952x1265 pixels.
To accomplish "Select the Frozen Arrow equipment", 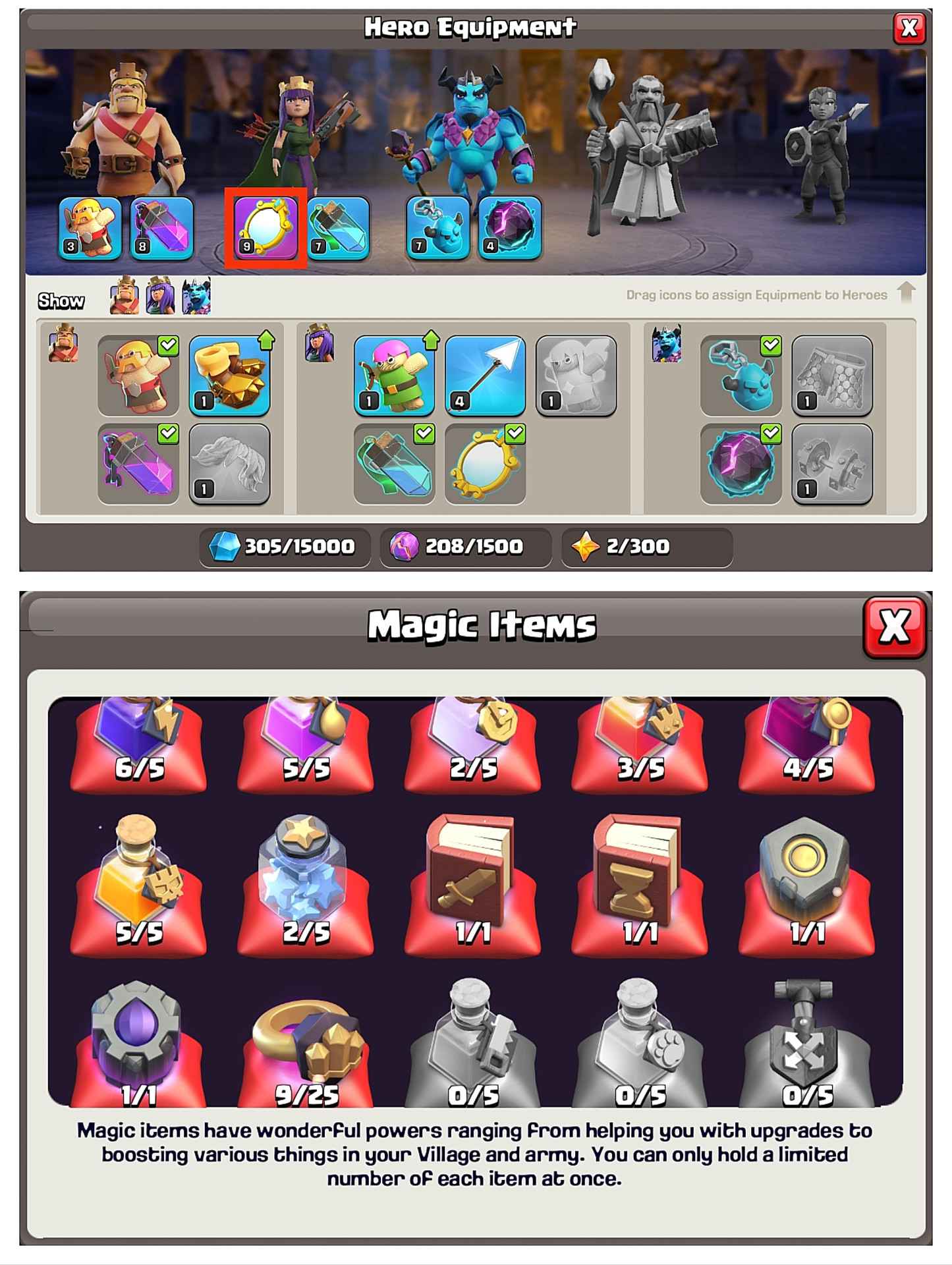I will tap(488, 376).
